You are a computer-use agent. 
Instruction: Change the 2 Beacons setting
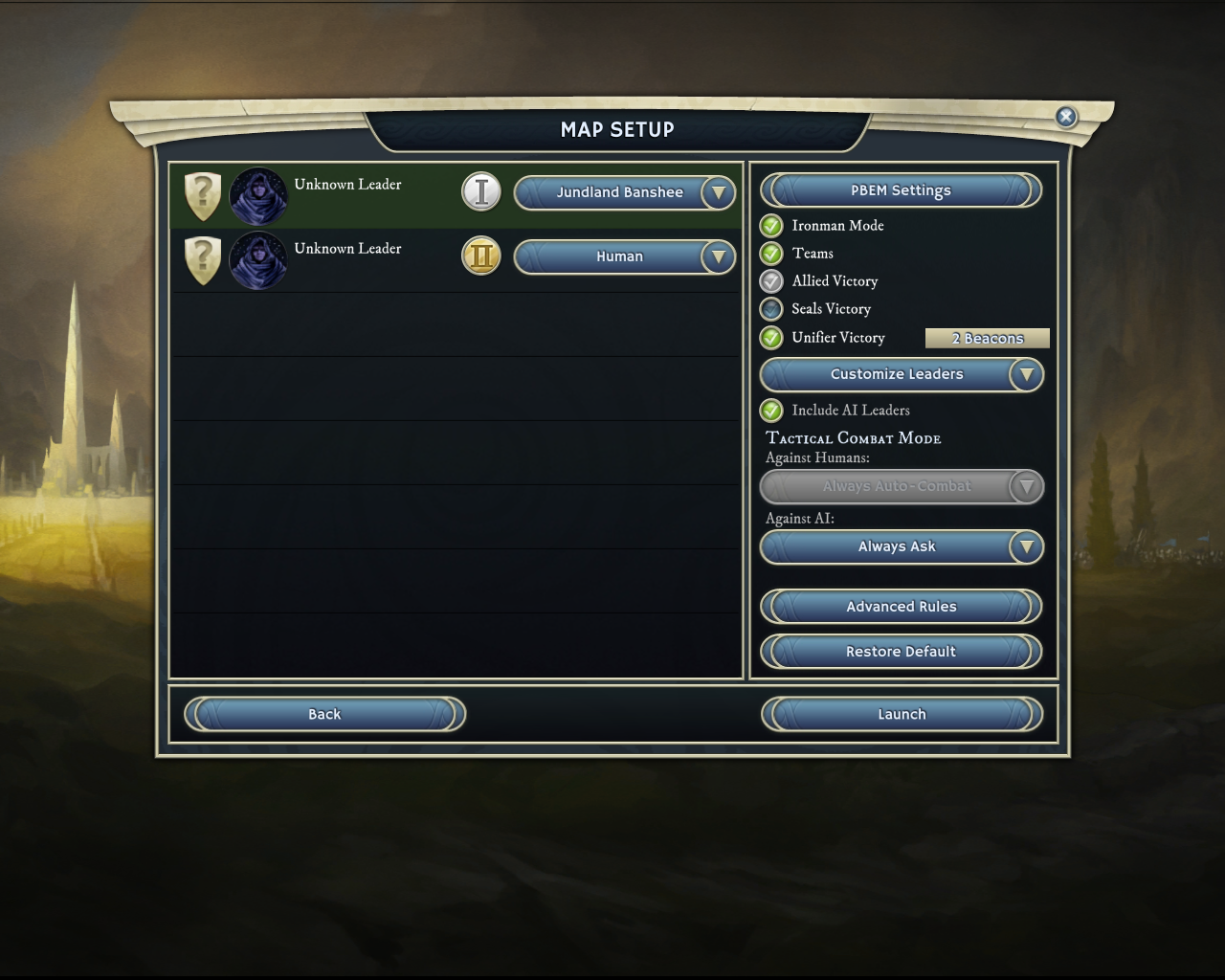click(x=987, y=338)
